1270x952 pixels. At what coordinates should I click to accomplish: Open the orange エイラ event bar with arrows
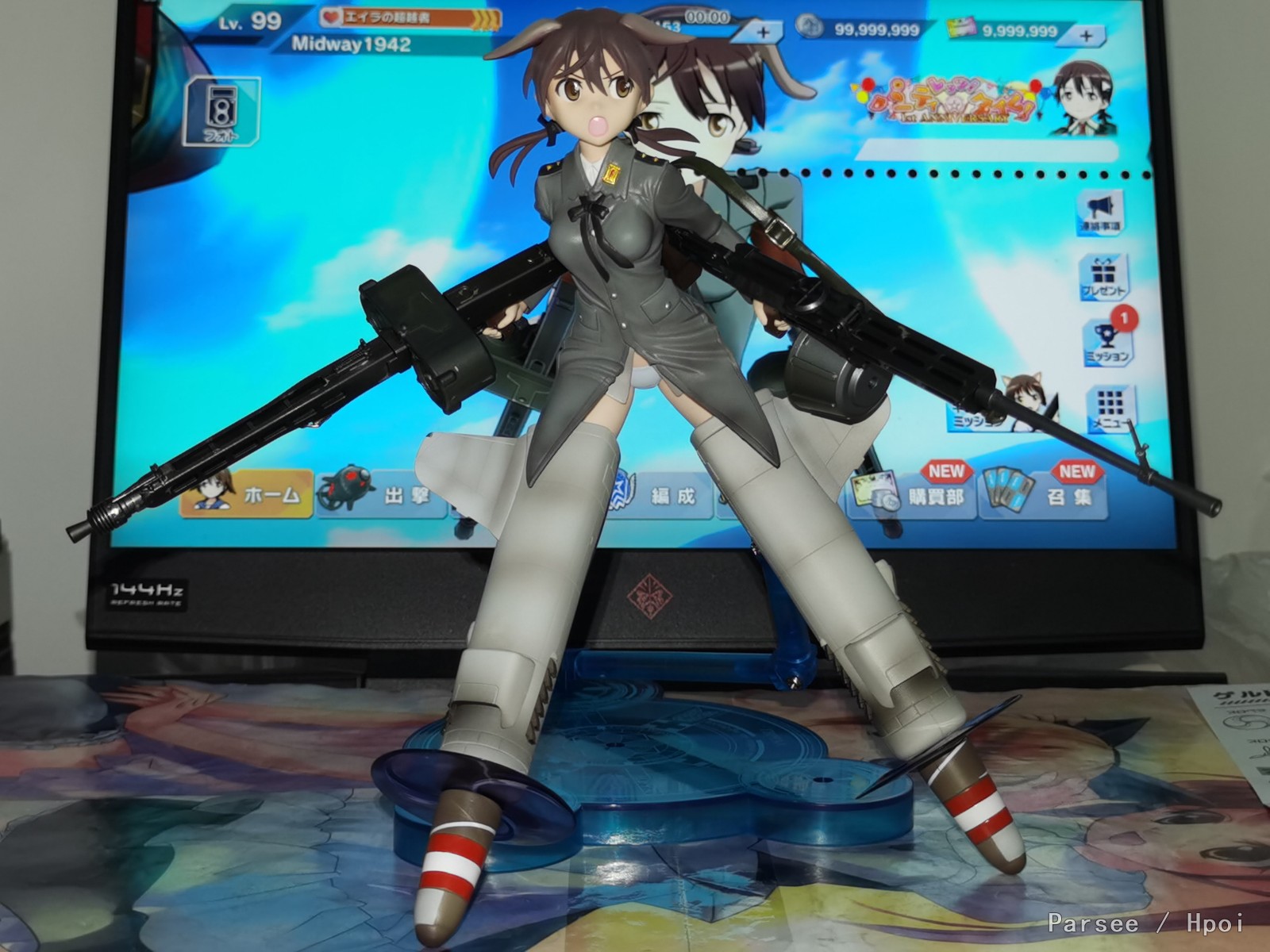[410, 17]
